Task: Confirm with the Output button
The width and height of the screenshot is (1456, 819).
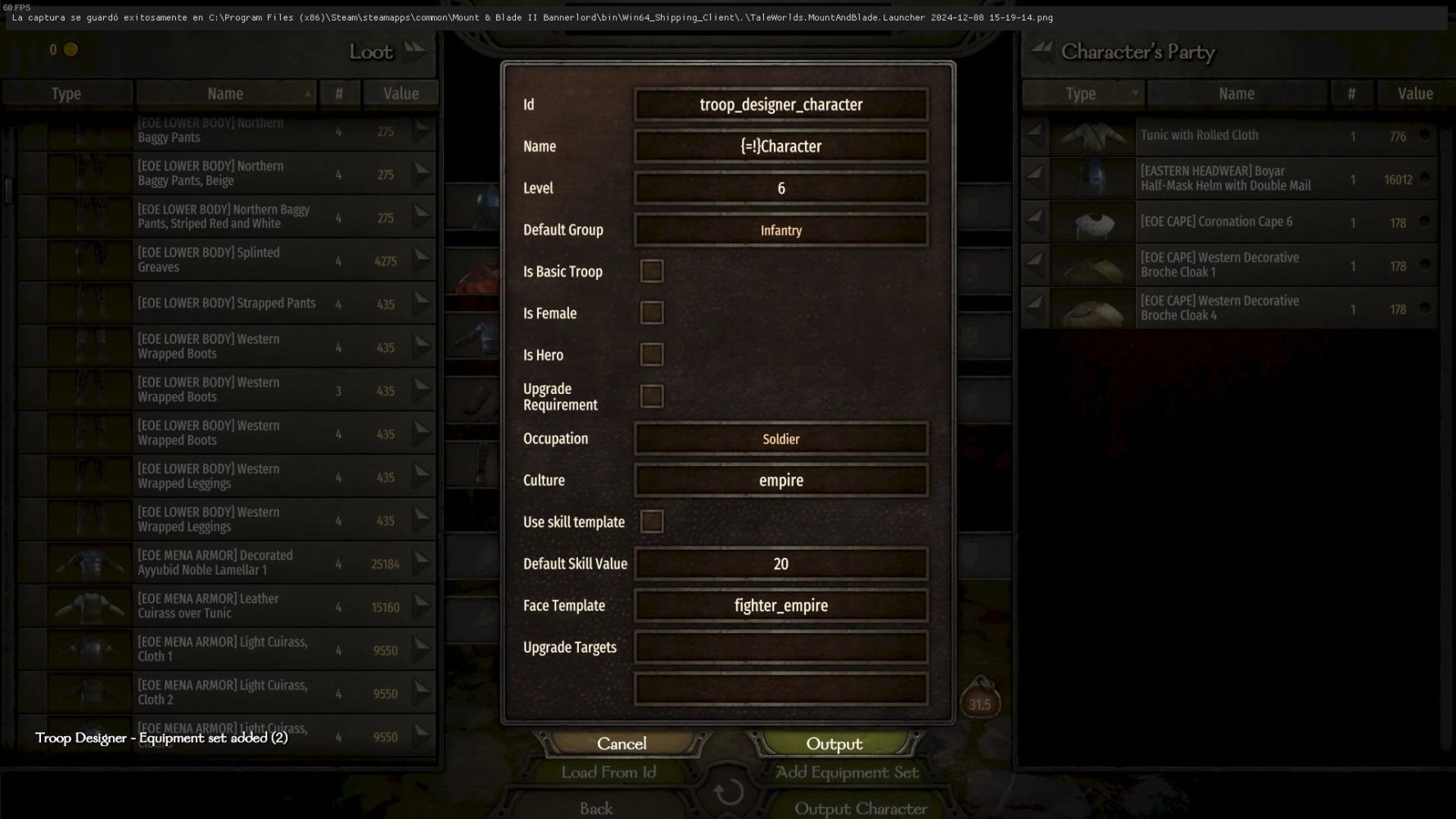Action: (834, 744)
